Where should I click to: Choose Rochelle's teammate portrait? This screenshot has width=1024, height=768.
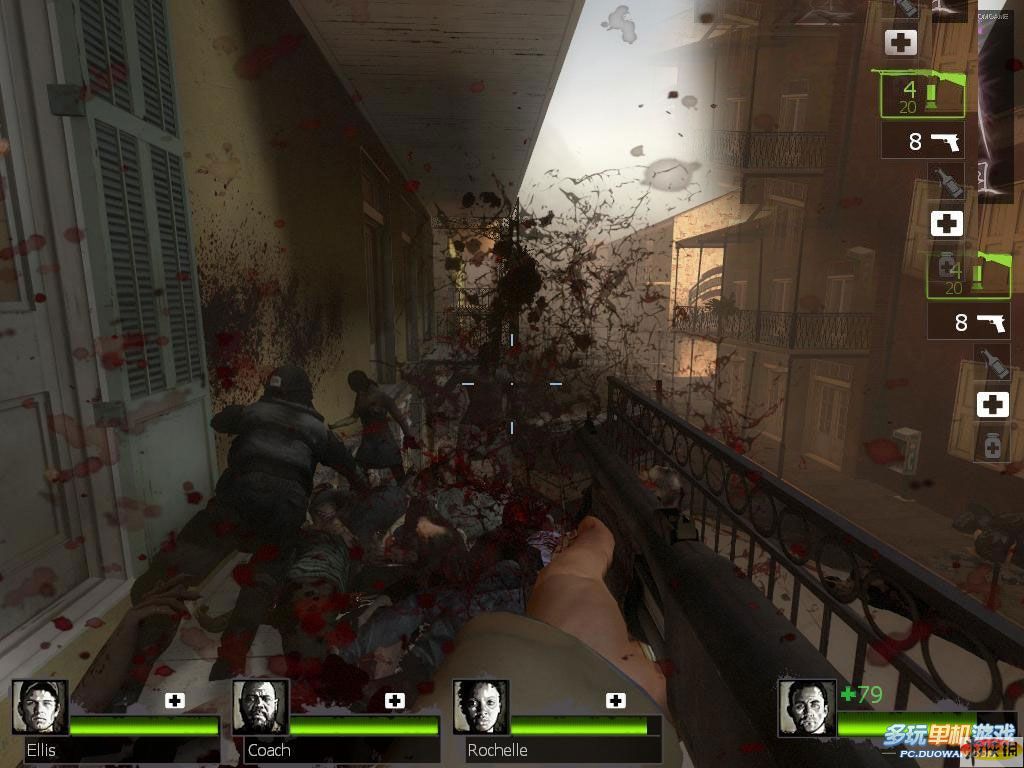tap(481, 707)
